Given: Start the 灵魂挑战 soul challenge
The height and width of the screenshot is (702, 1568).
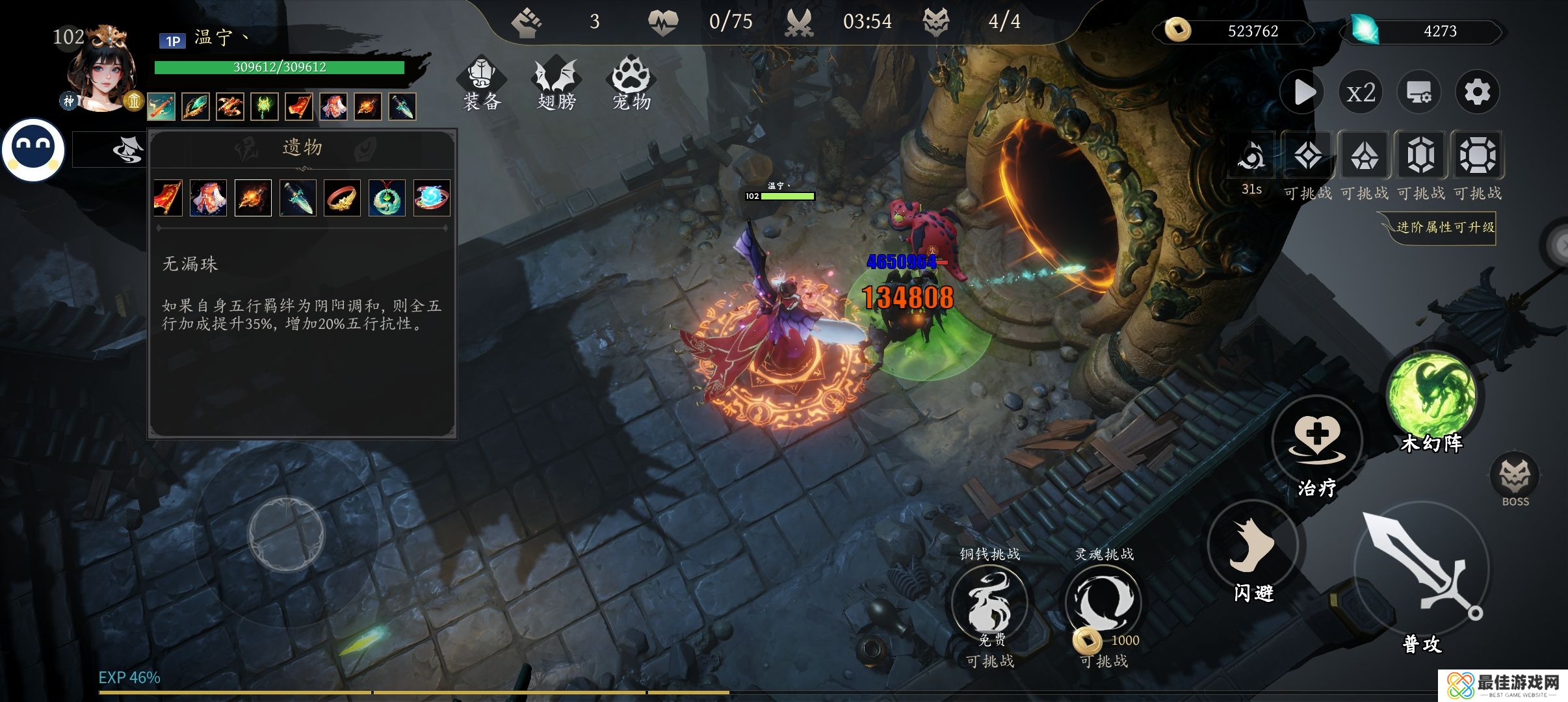Looking at the screenshot, I should (1103, 601).
